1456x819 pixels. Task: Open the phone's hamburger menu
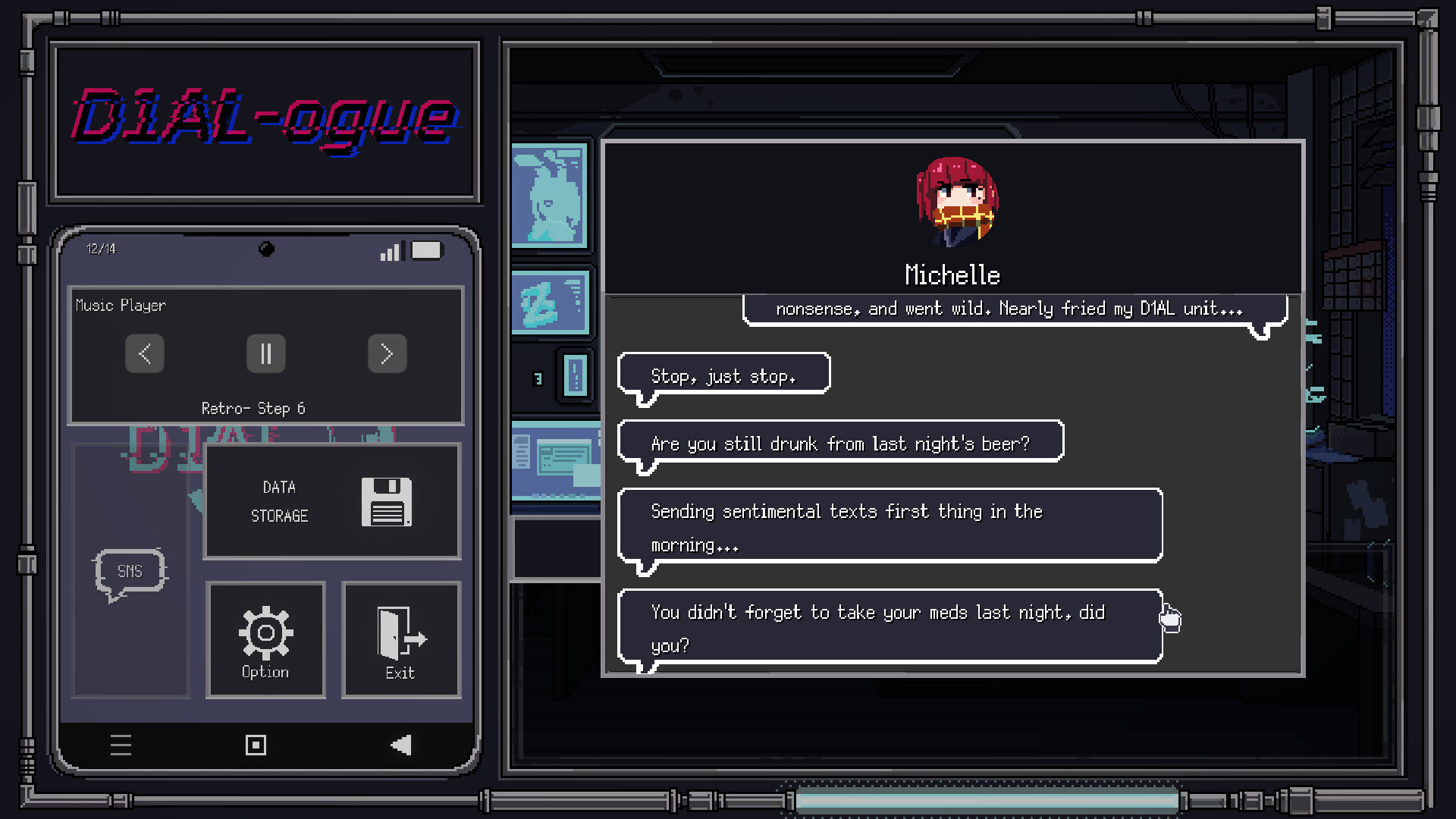click(x=121, y=745)
